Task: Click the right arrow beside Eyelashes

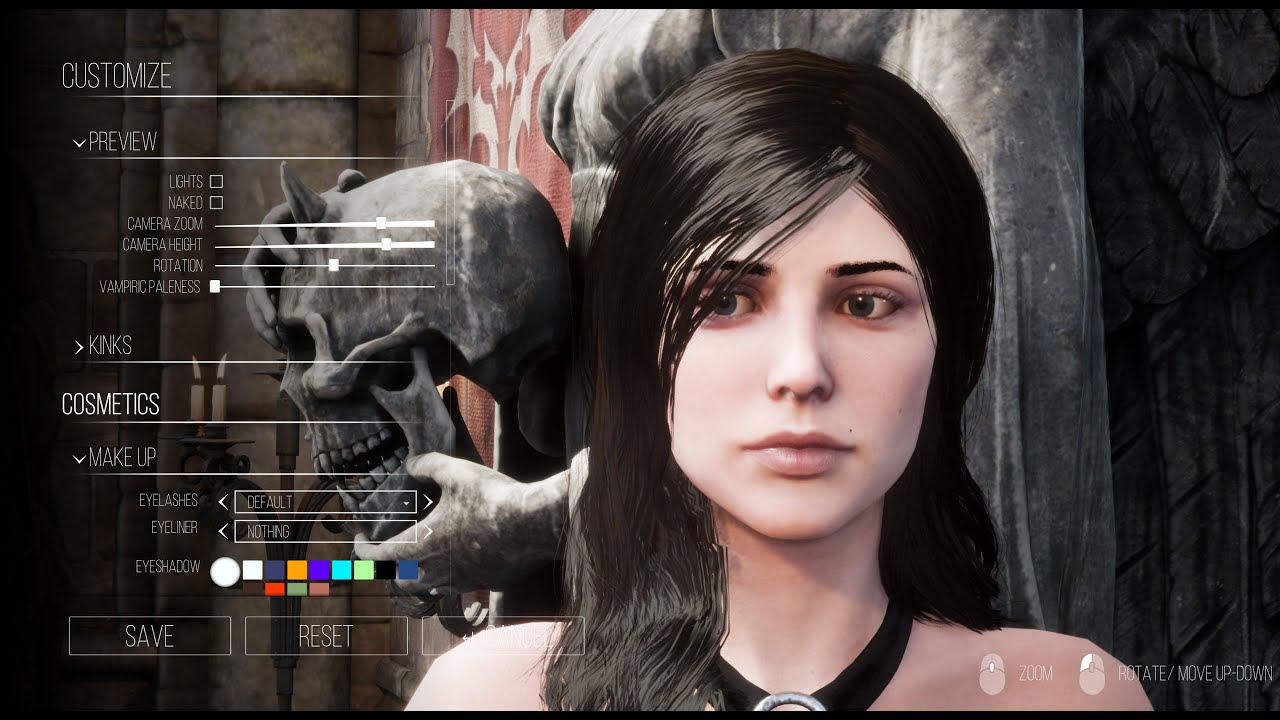Action: pos(427,501)
